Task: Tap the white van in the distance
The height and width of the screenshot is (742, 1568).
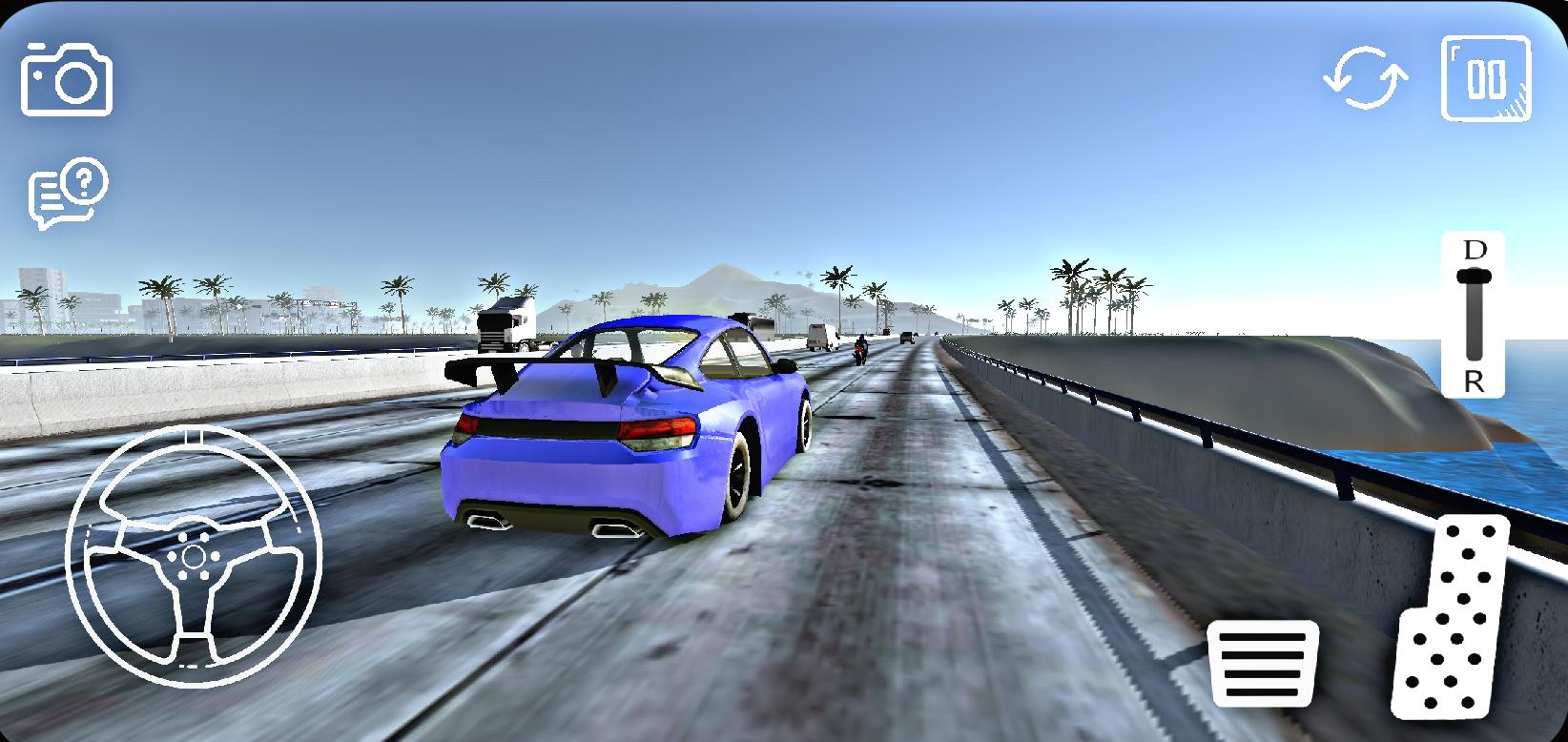Action: click(x=820, y=336)
